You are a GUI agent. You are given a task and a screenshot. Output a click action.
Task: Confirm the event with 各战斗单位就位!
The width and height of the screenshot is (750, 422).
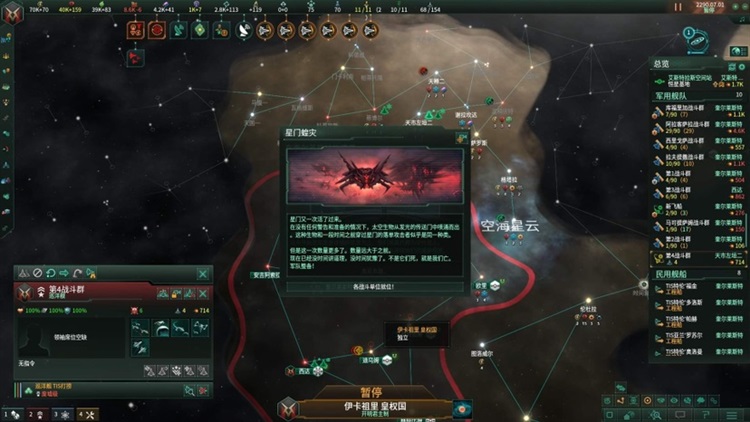(x=374, y=286)
